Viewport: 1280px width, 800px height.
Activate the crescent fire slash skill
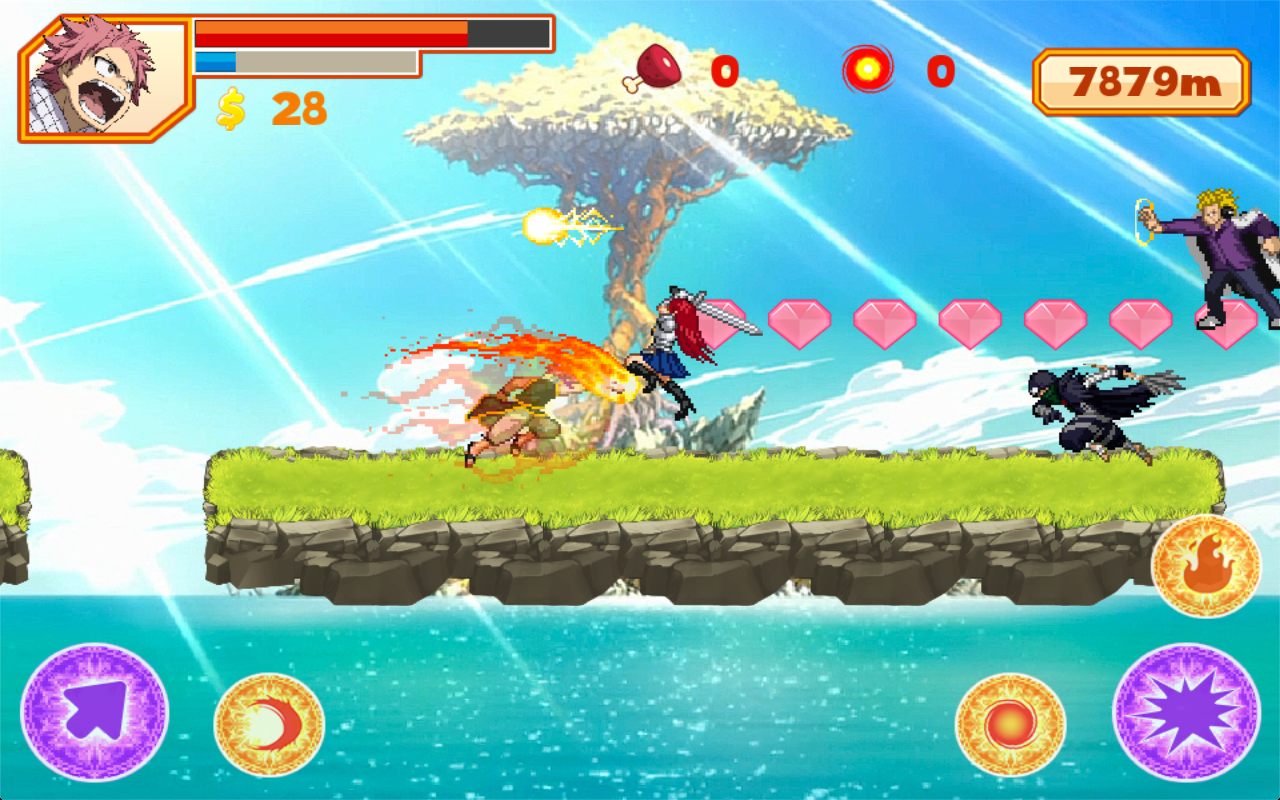(x=269, y=724)
